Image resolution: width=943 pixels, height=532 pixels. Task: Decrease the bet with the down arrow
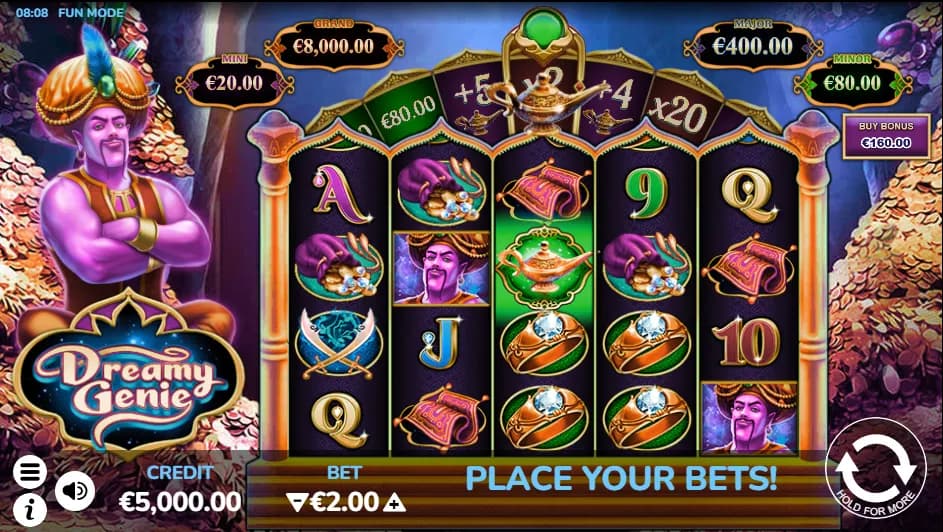pos(295,501)
